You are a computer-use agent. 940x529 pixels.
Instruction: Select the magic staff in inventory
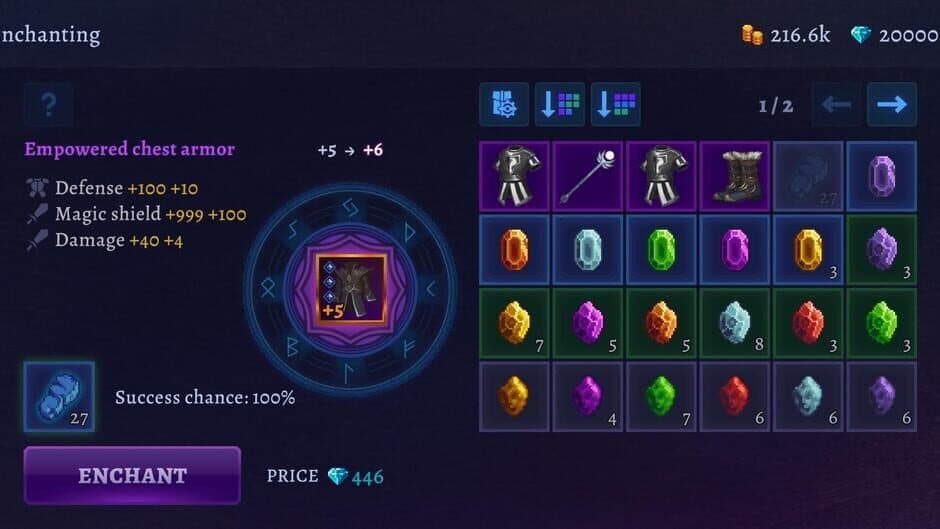587,175
